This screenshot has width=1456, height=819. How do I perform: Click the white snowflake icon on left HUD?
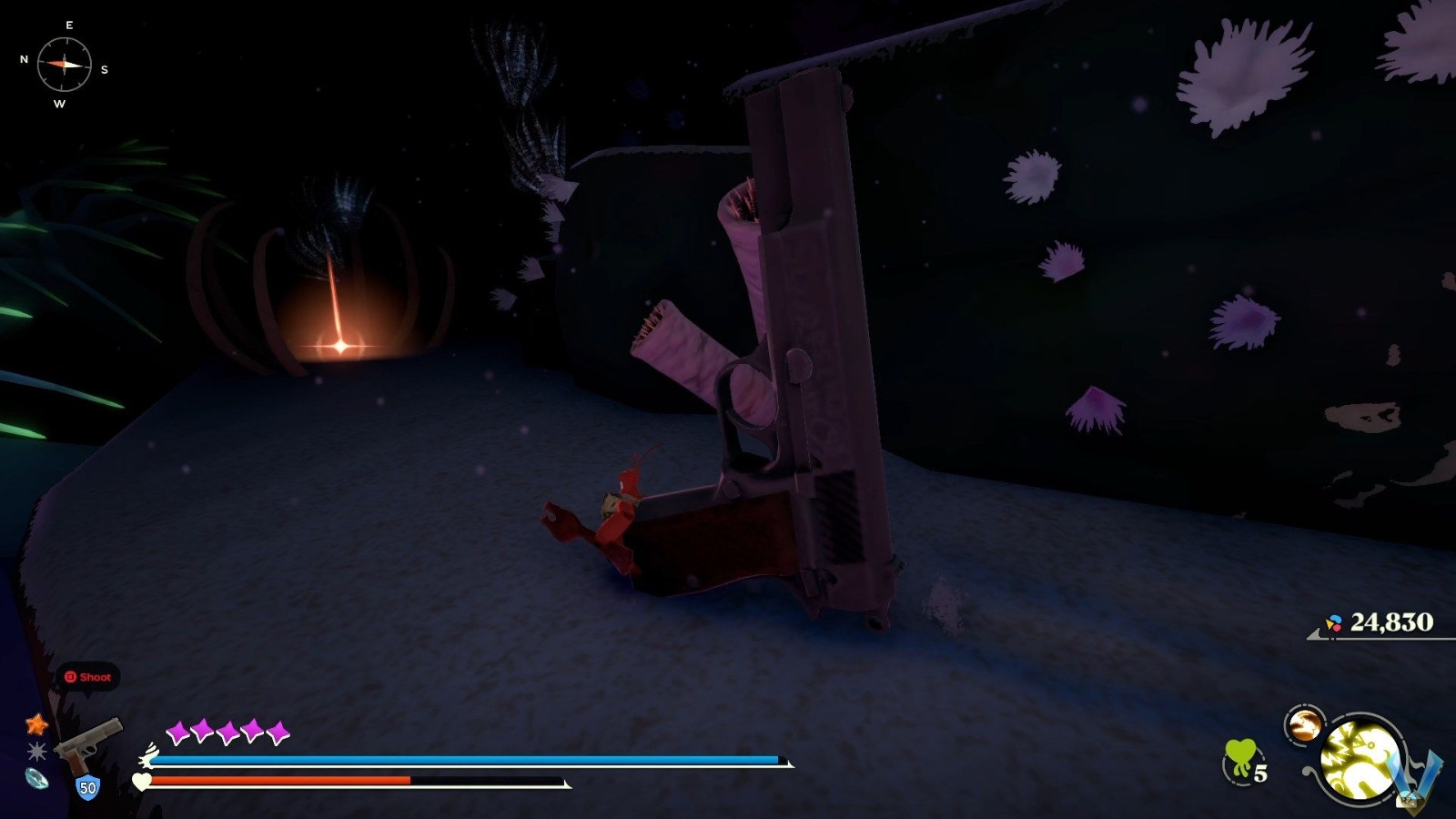coord(36,752)
